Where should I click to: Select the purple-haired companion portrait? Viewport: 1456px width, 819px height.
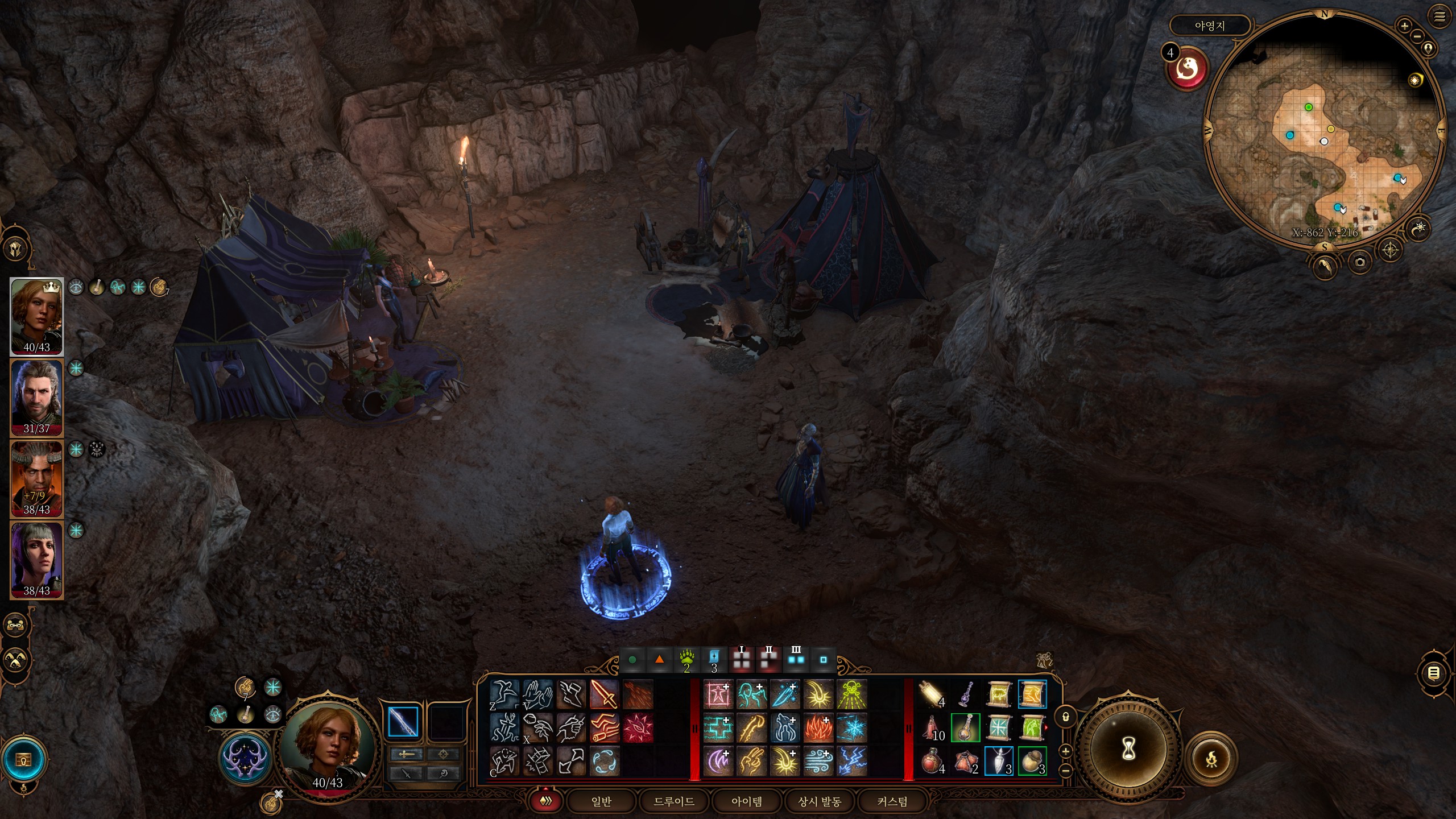tap(36, 560)
